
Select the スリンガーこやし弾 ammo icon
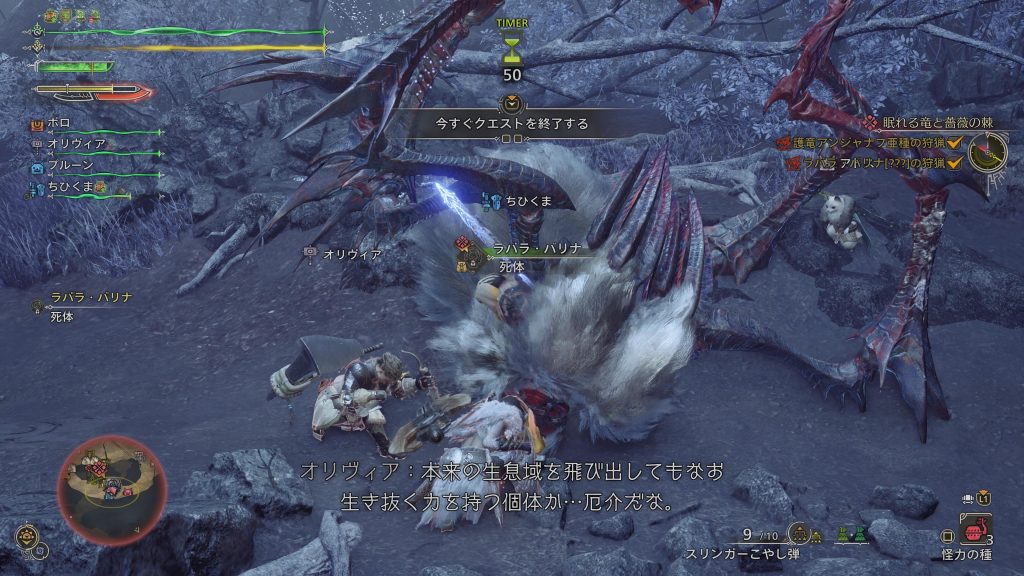799,533
